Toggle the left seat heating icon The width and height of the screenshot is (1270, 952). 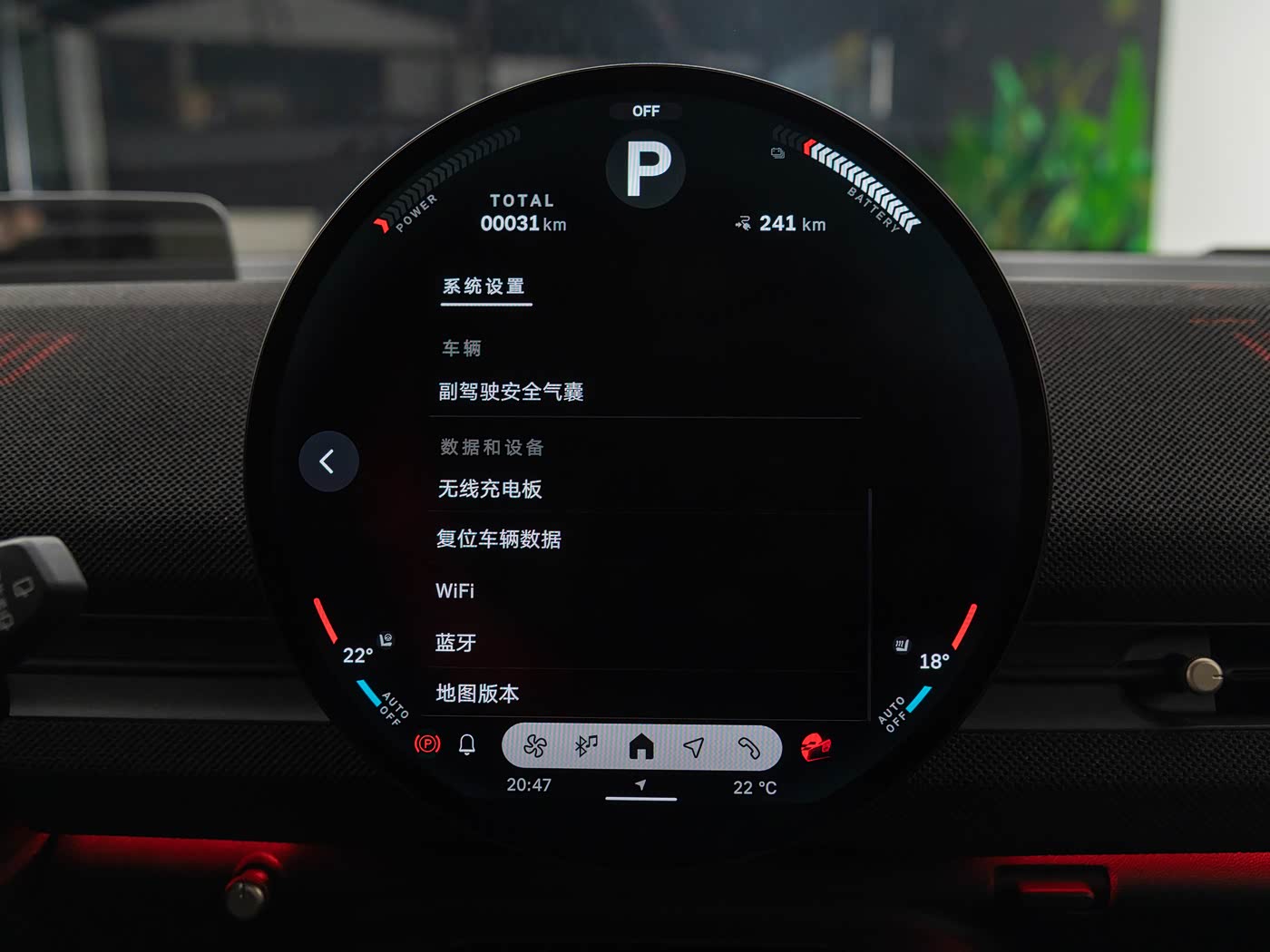tap(386, 639)
